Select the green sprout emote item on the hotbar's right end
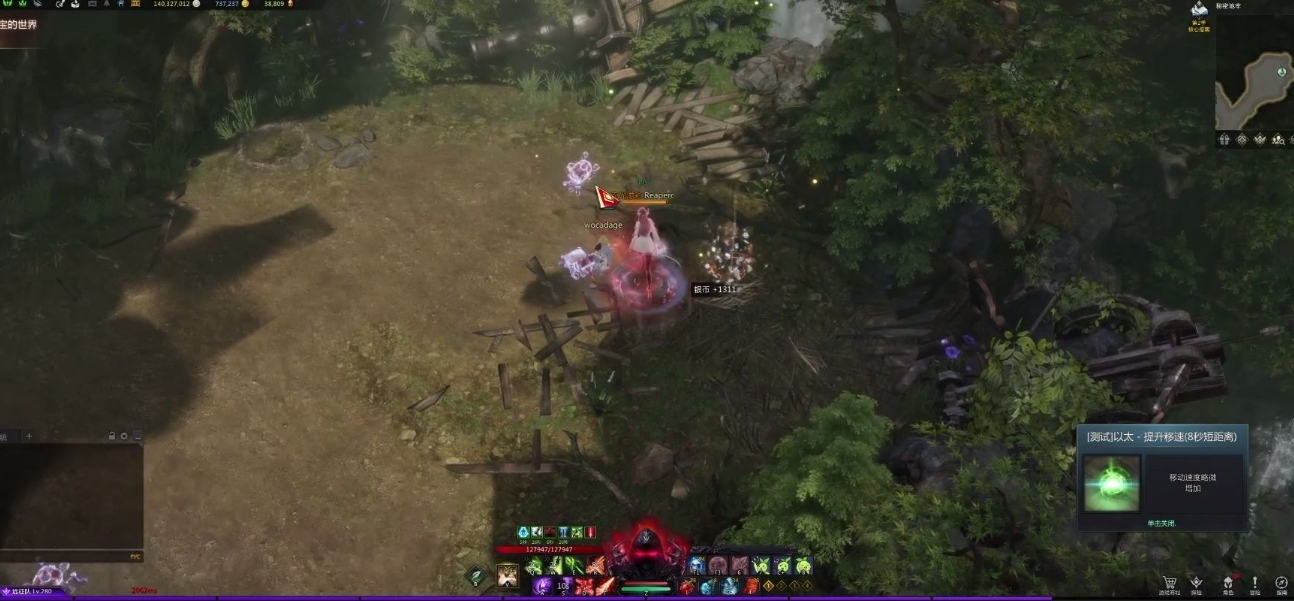 tap(803, 566)
